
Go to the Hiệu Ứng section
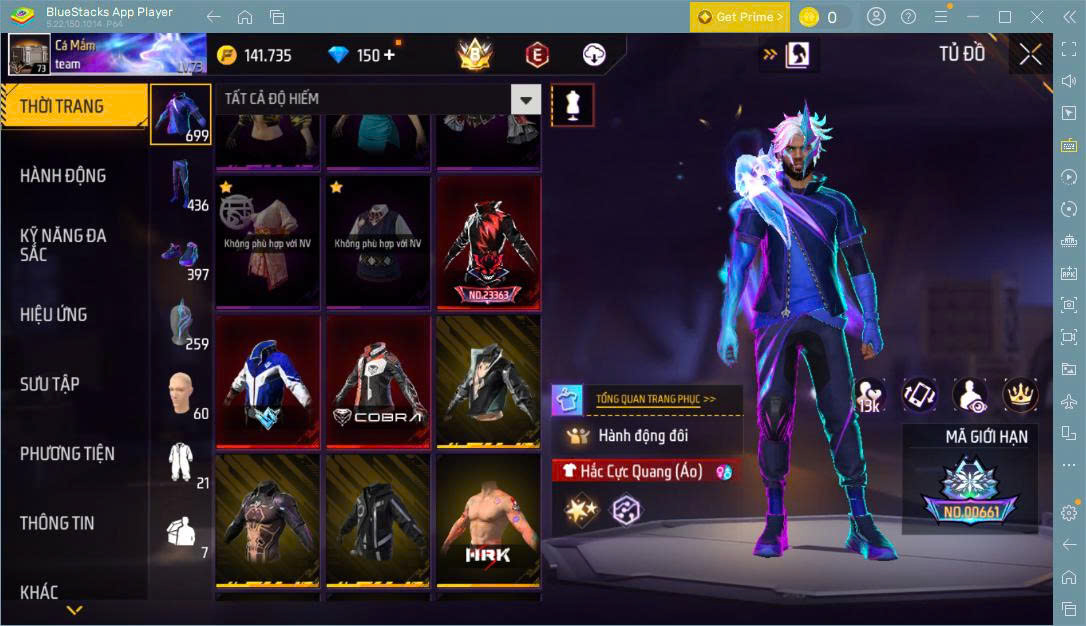pos(53,314)
